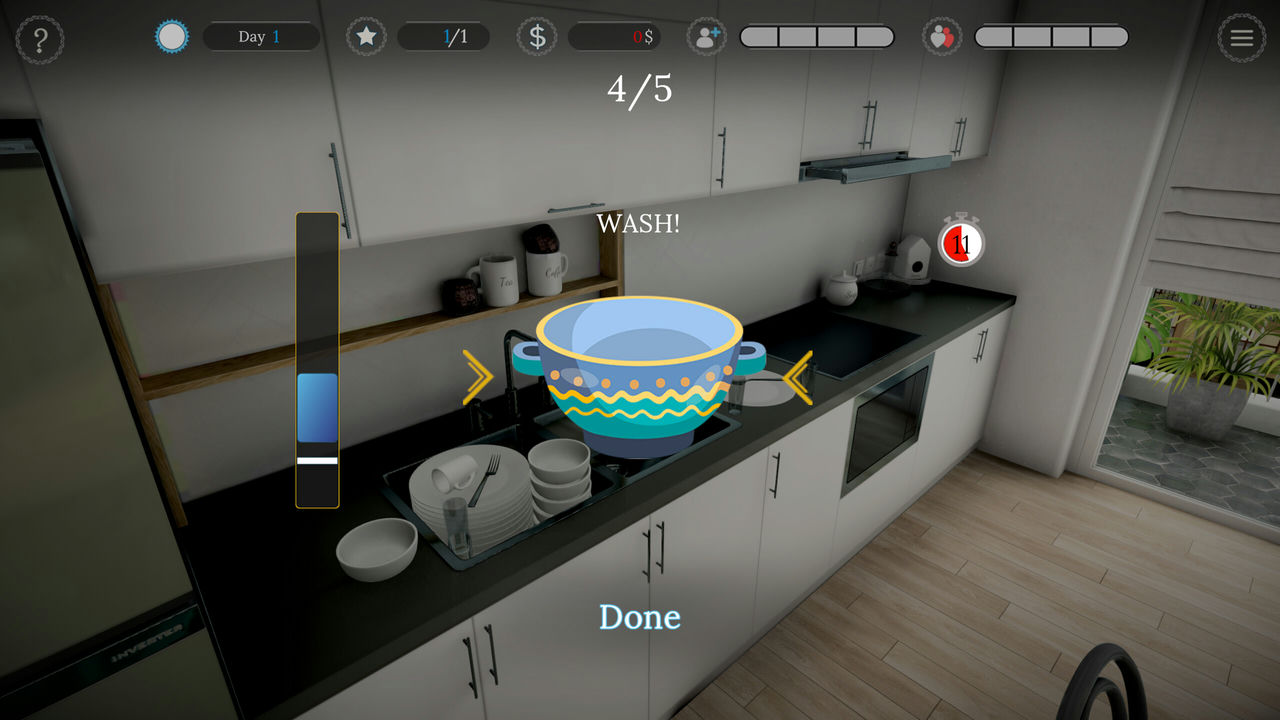Click the relationship progress bar segments
The image size is (1280, 720).
coord(1052,36)
